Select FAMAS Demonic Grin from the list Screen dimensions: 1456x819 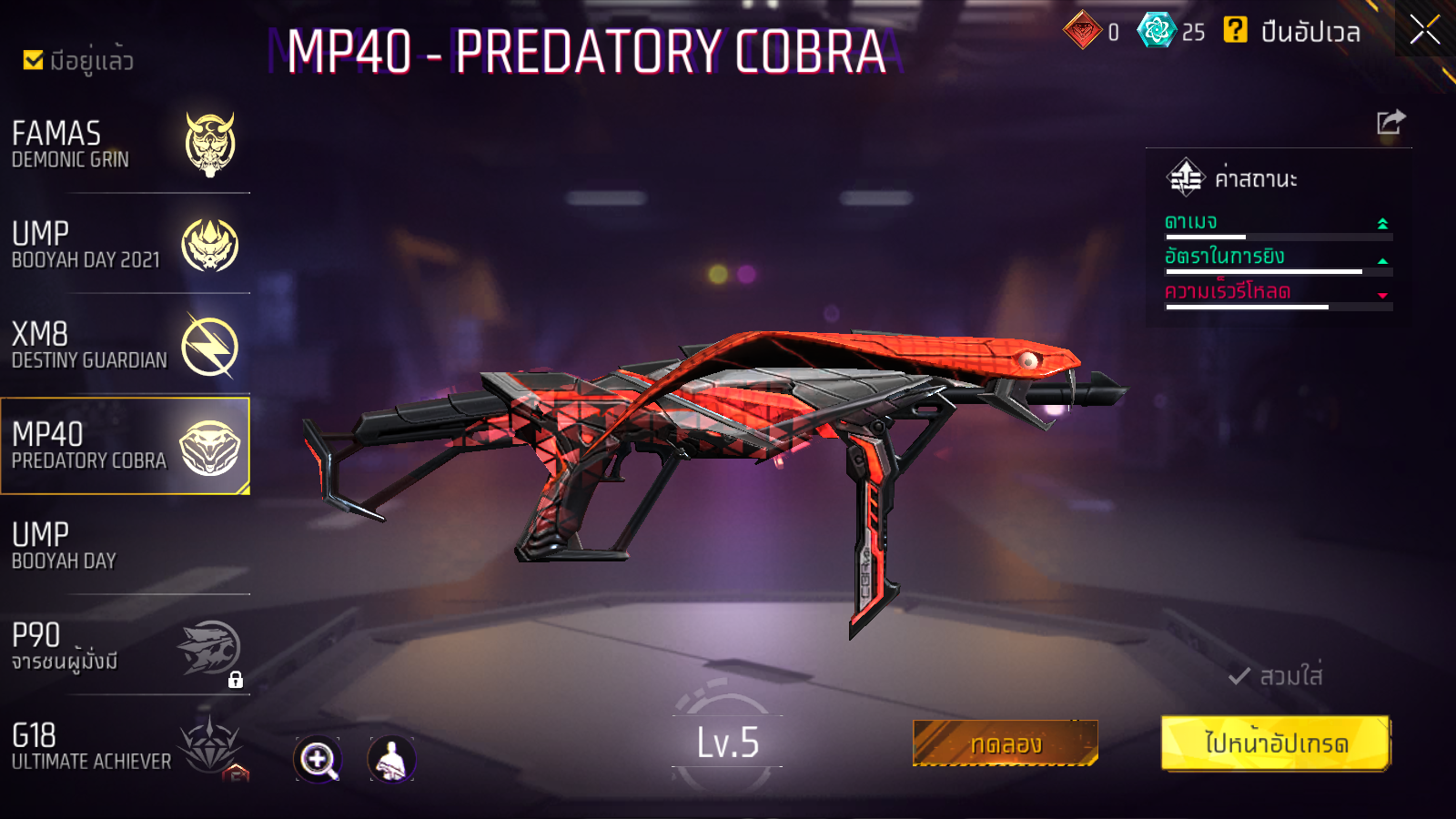(x=125, y=145)
